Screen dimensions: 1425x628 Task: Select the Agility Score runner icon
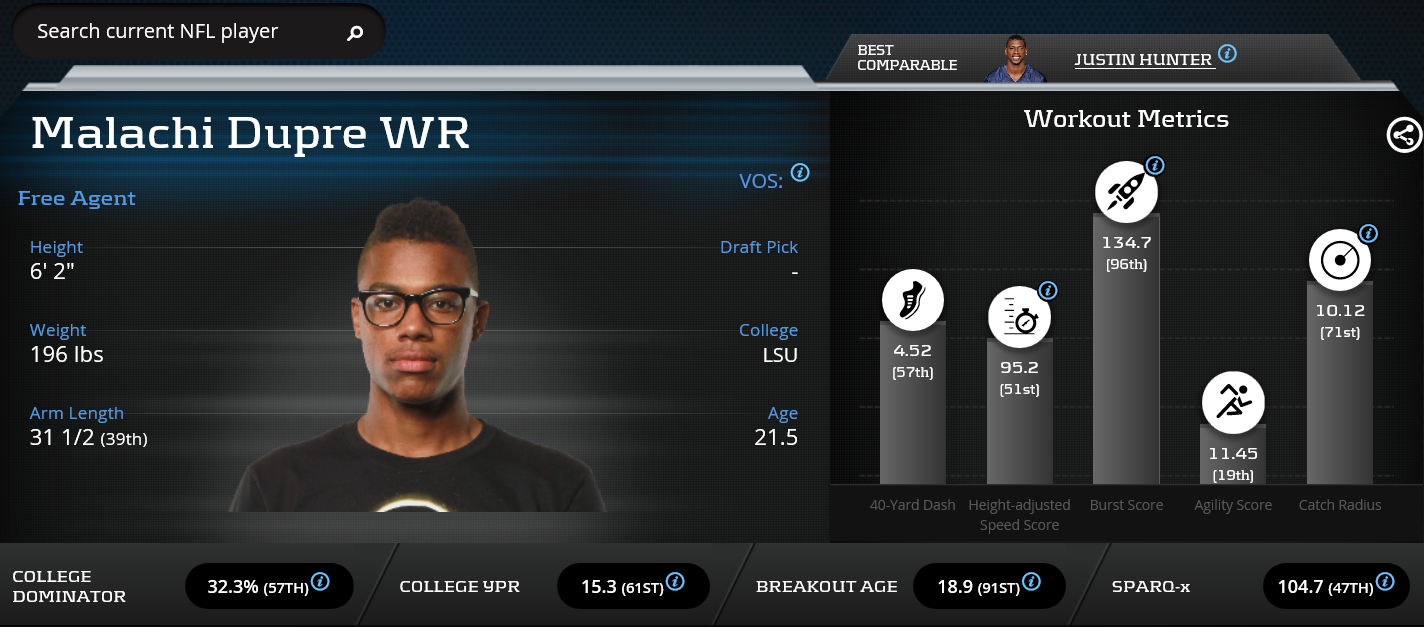pos(1233,403)
